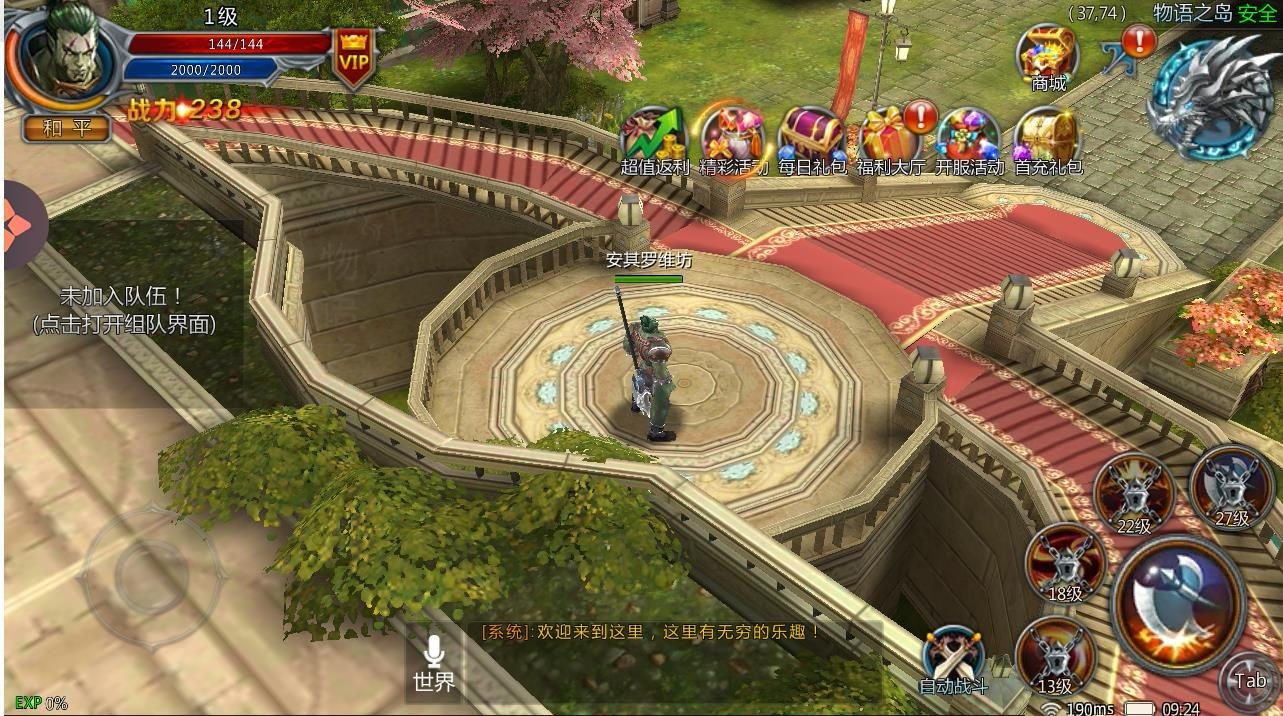Click the Tab target switch button
This screenshot has width=1283, height=716.
point(1250,681)
